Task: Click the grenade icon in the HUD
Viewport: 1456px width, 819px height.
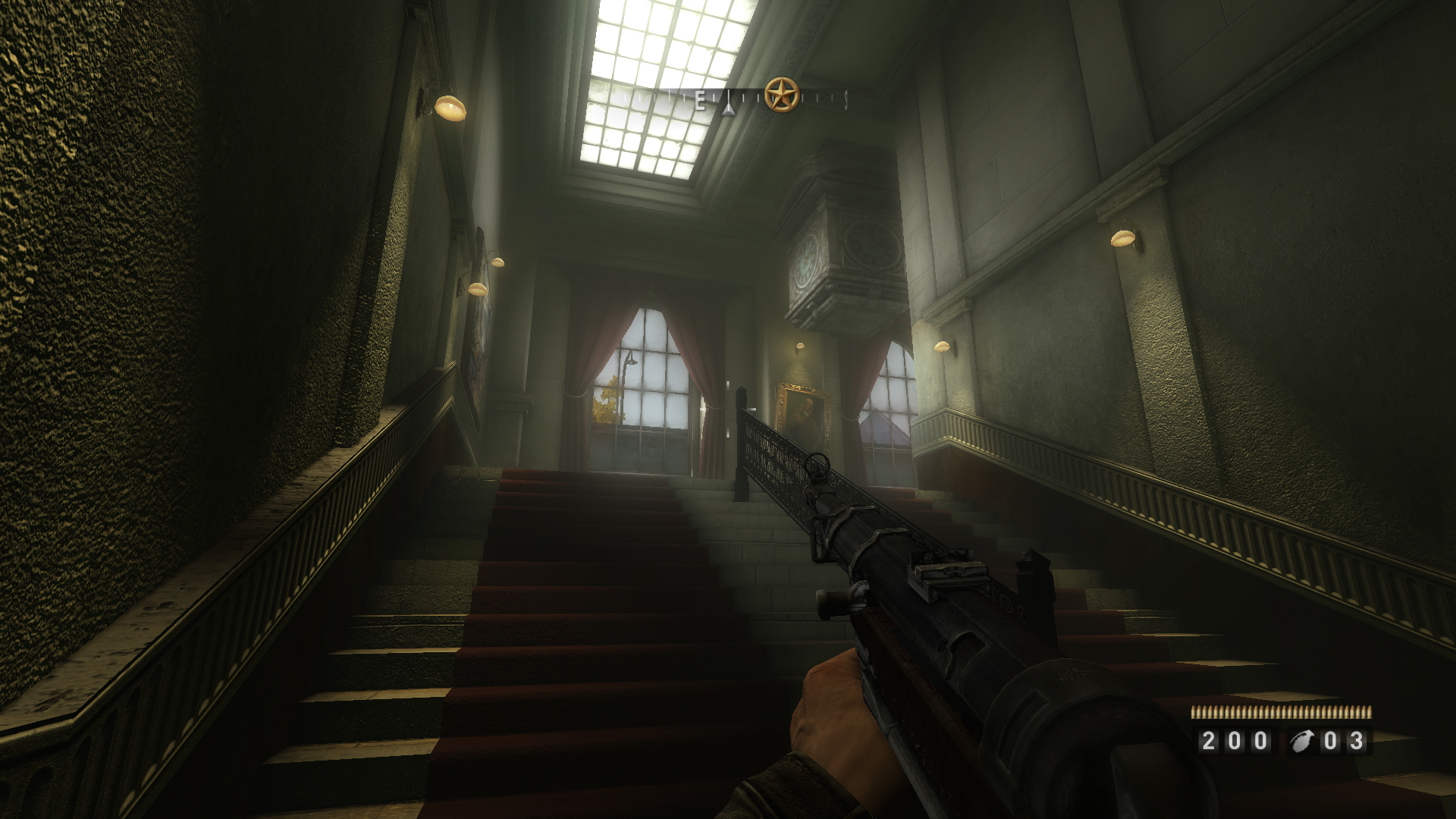Action: pyautogui.click(x=1303, y=741)
